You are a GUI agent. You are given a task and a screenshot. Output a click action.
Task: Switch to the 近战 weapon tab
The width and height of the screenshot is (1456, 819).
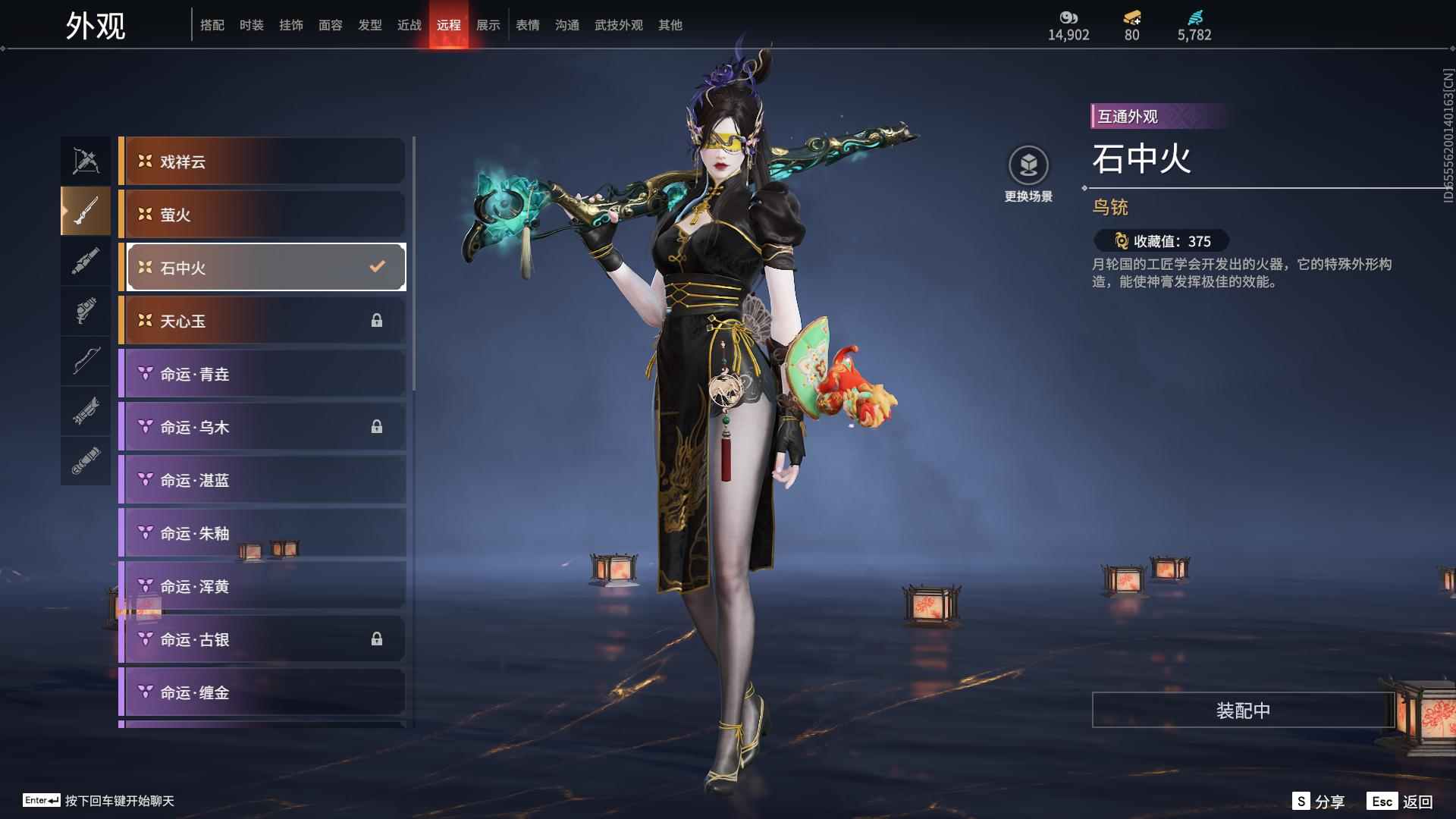tap(409, 25)
